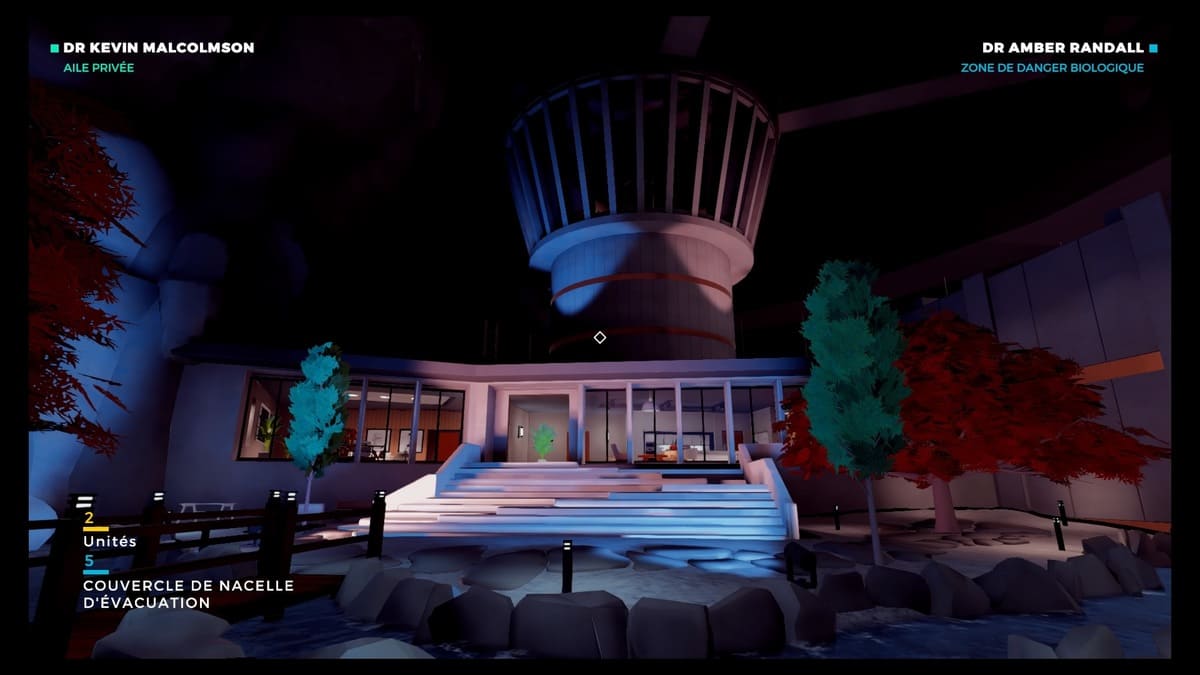Select the Dr Kevin Malcolmson player label
Screen dimensions: 1200x675
[158, 47]
